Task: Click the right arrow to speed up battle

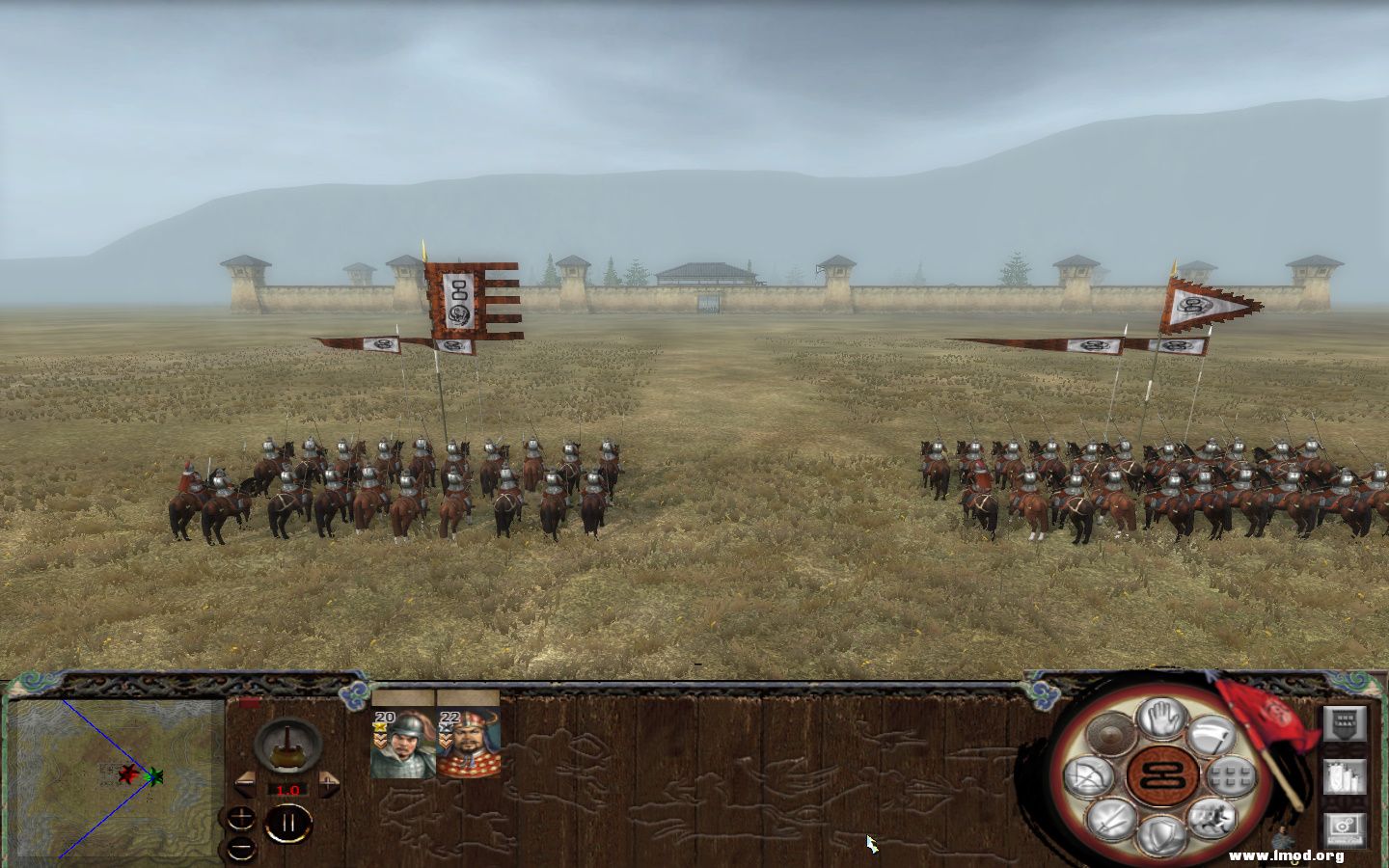Action: coord(328,782)
